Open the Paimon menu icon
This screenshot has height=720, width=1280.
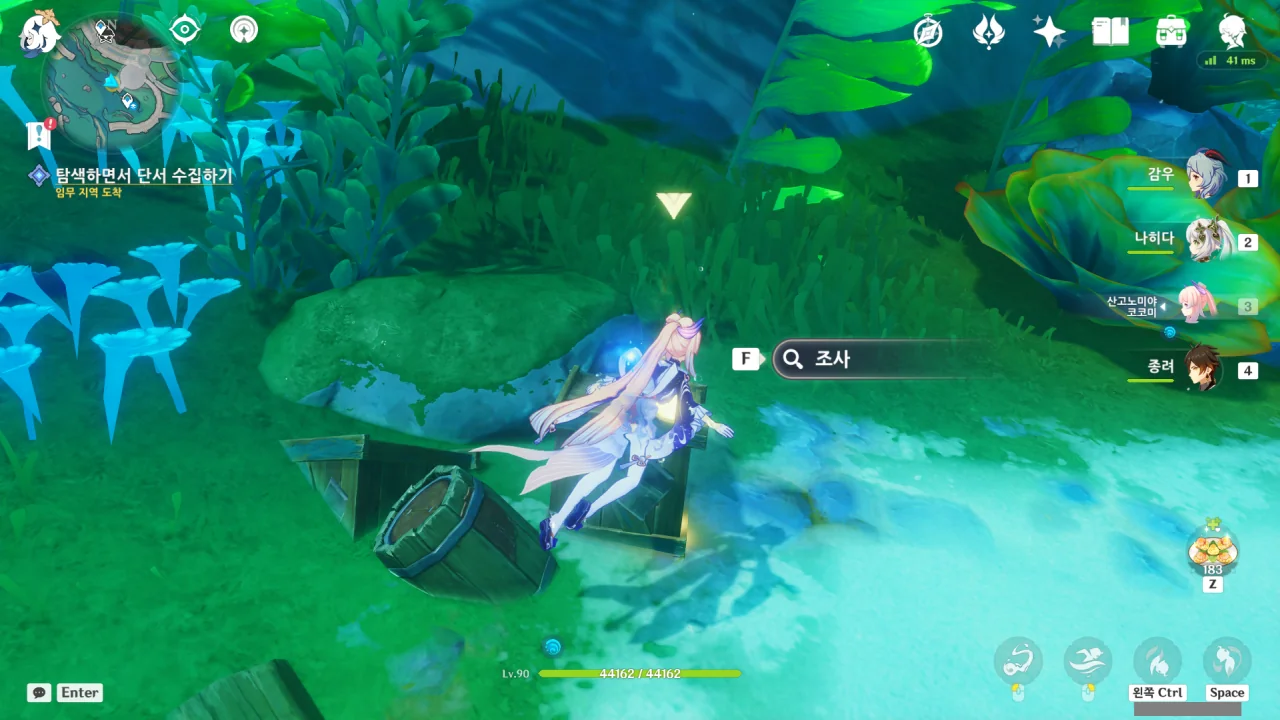(x=40, y=33)
